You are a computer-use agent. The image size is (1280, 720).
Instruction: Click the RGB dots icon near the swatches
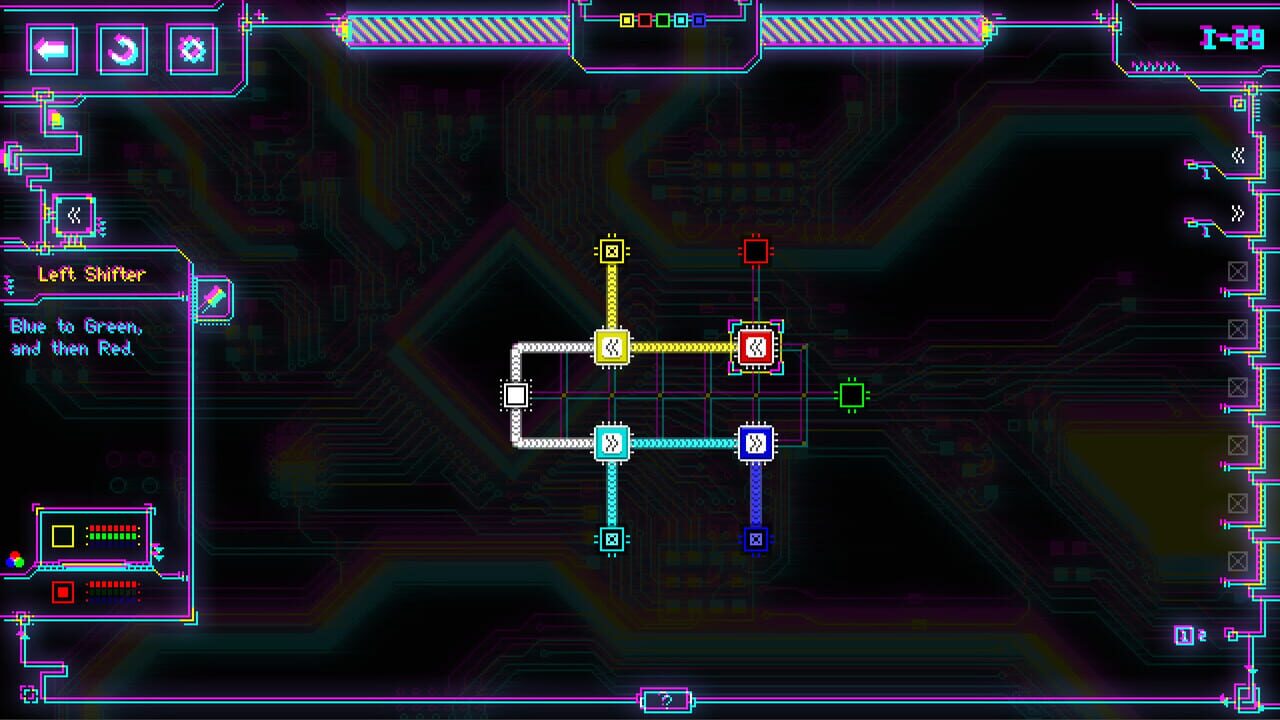[x=13, y=560]
